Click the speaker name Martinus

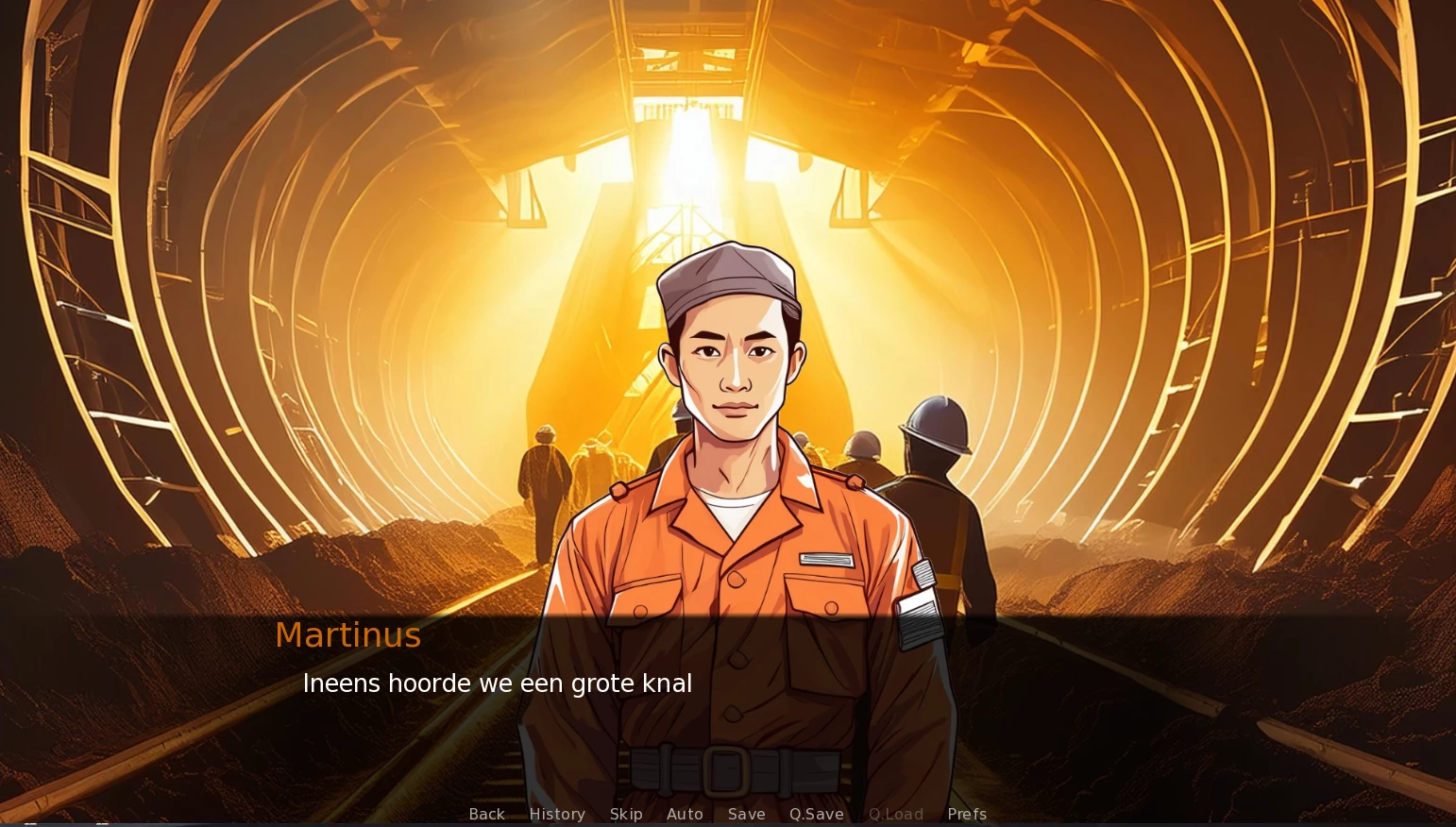[x=347, y=634]
